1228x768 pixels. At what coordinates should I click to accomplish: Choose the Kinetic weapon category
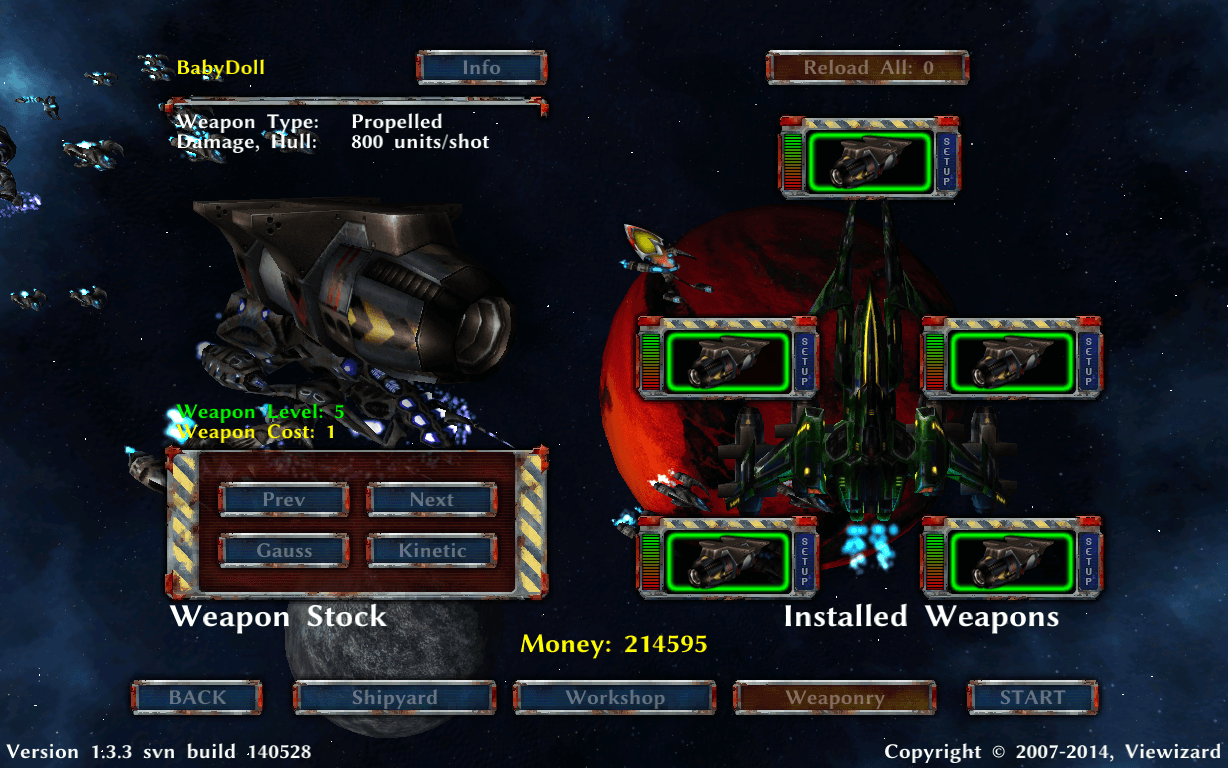(x=432, y=551)
